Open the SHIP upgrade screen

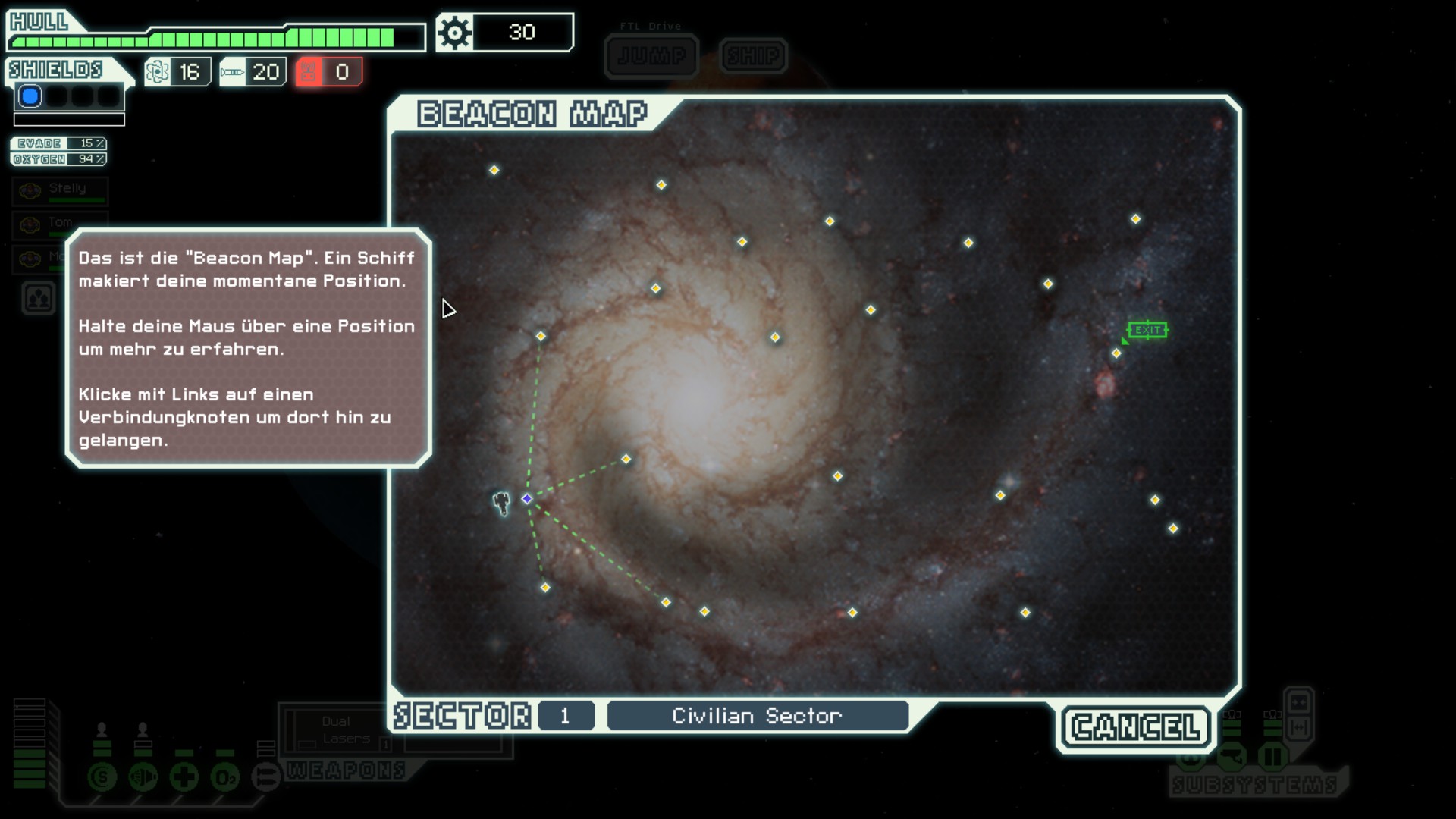point(753,56)
